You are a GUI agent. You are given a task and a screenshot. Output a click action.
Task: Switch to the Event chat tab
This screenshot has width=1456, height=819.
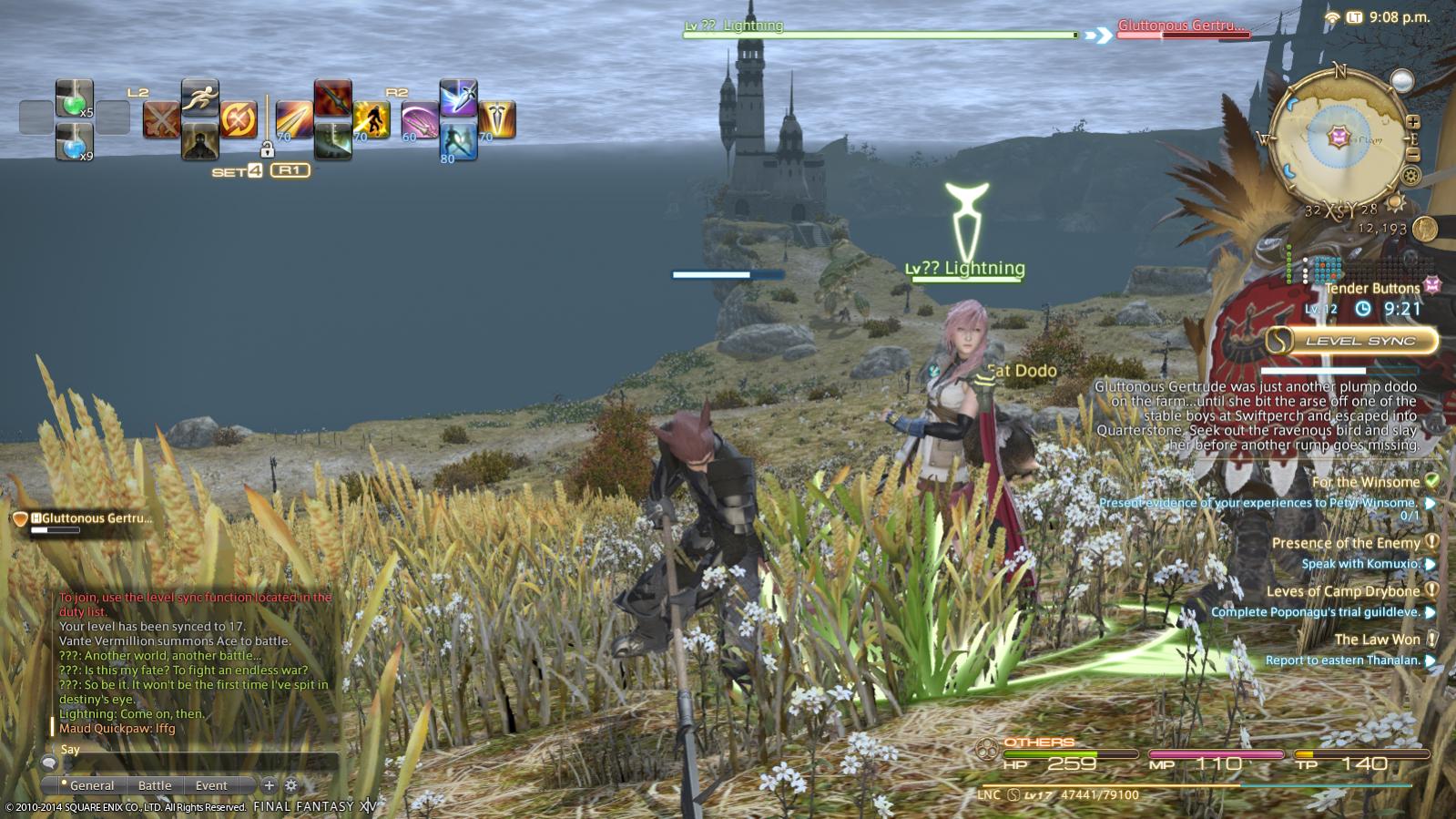211,785
